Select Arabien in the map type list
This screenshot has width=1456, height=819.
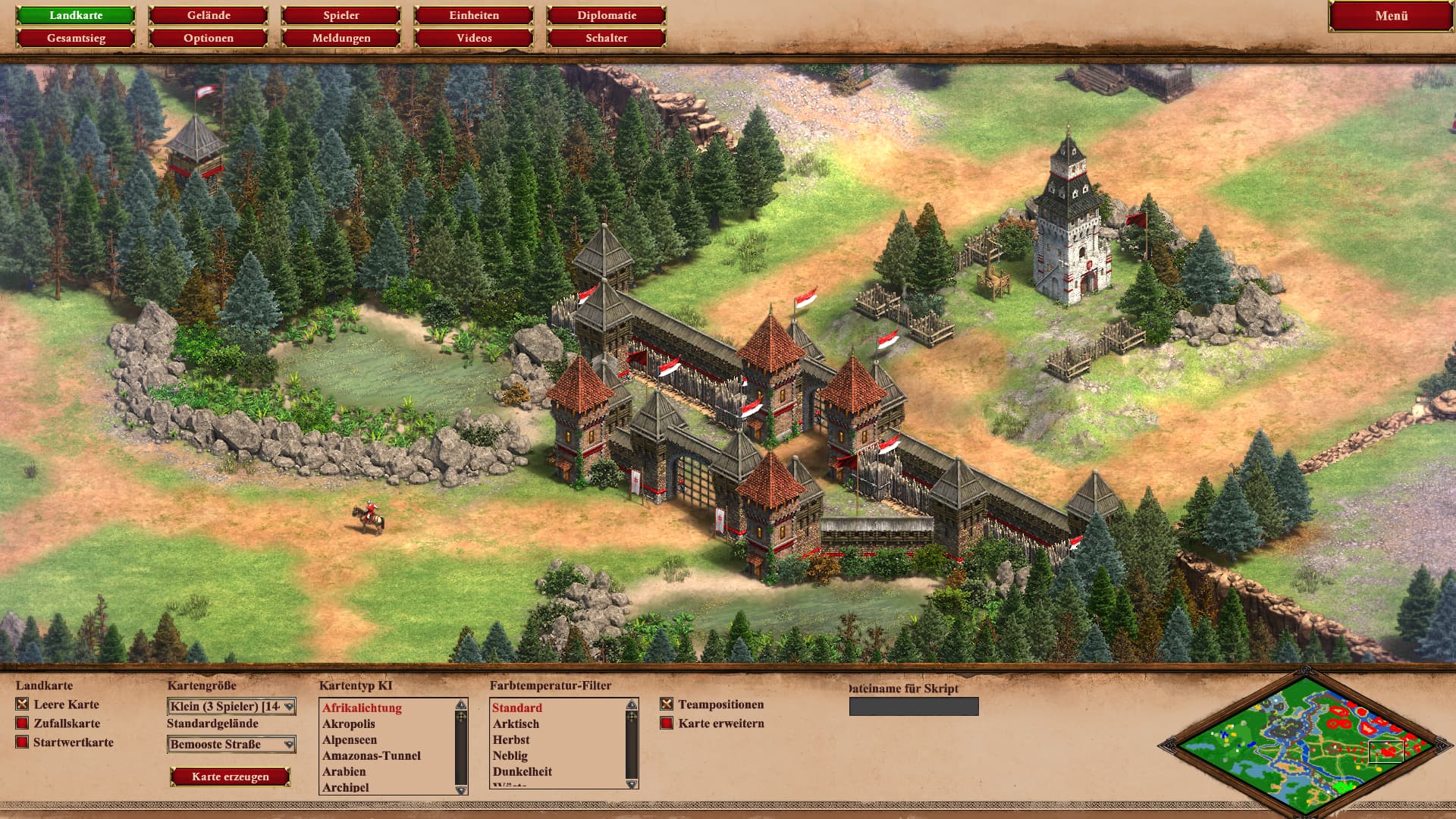tap(344, 771)
